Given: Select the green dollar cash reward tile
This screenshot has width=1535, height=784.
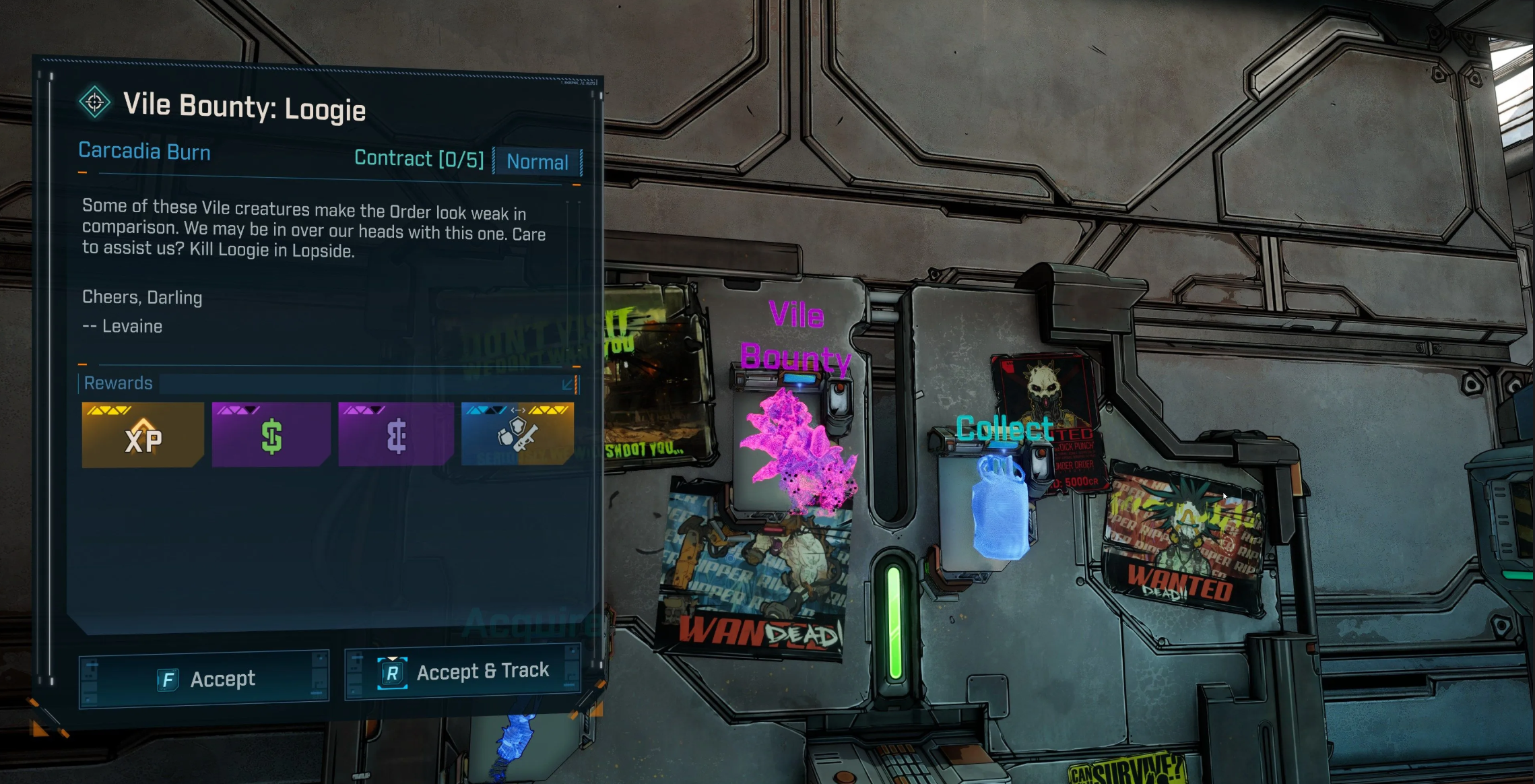Looking at the screenshot, I should [271, 435].
